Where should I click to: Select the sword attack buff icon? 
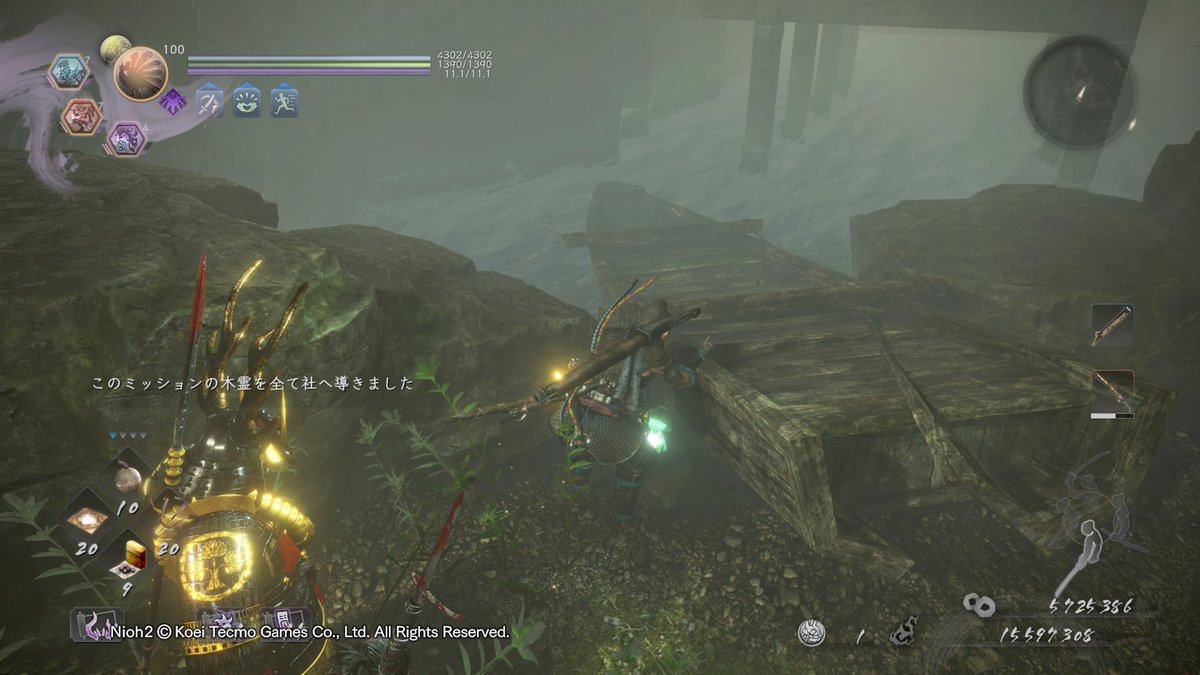[x=209, y=101]
